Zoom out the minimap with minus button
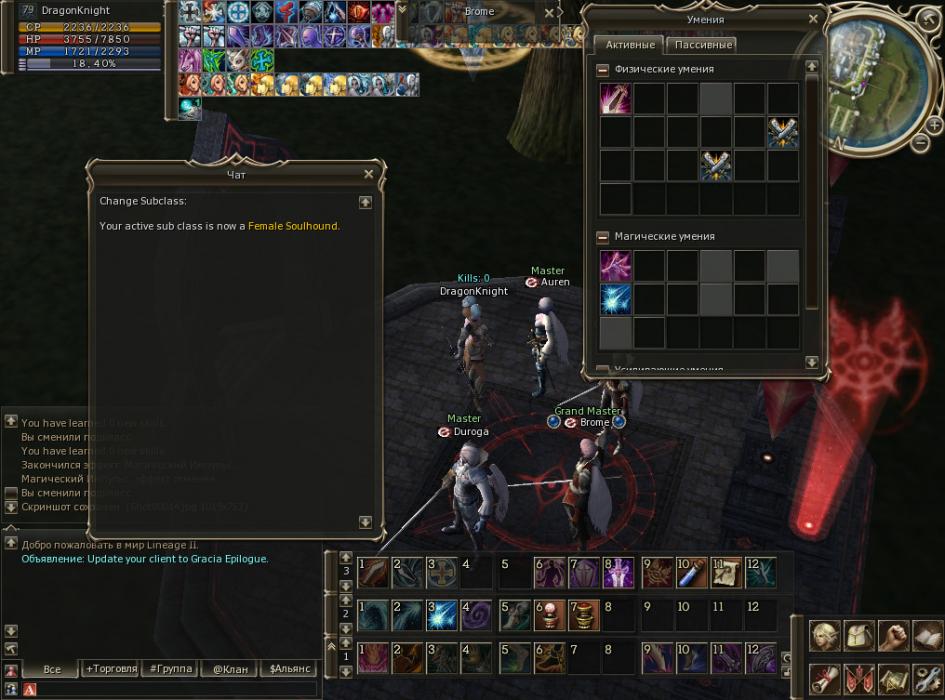The width and height of the screenshot is (945, 700). (x=921, y=144)
